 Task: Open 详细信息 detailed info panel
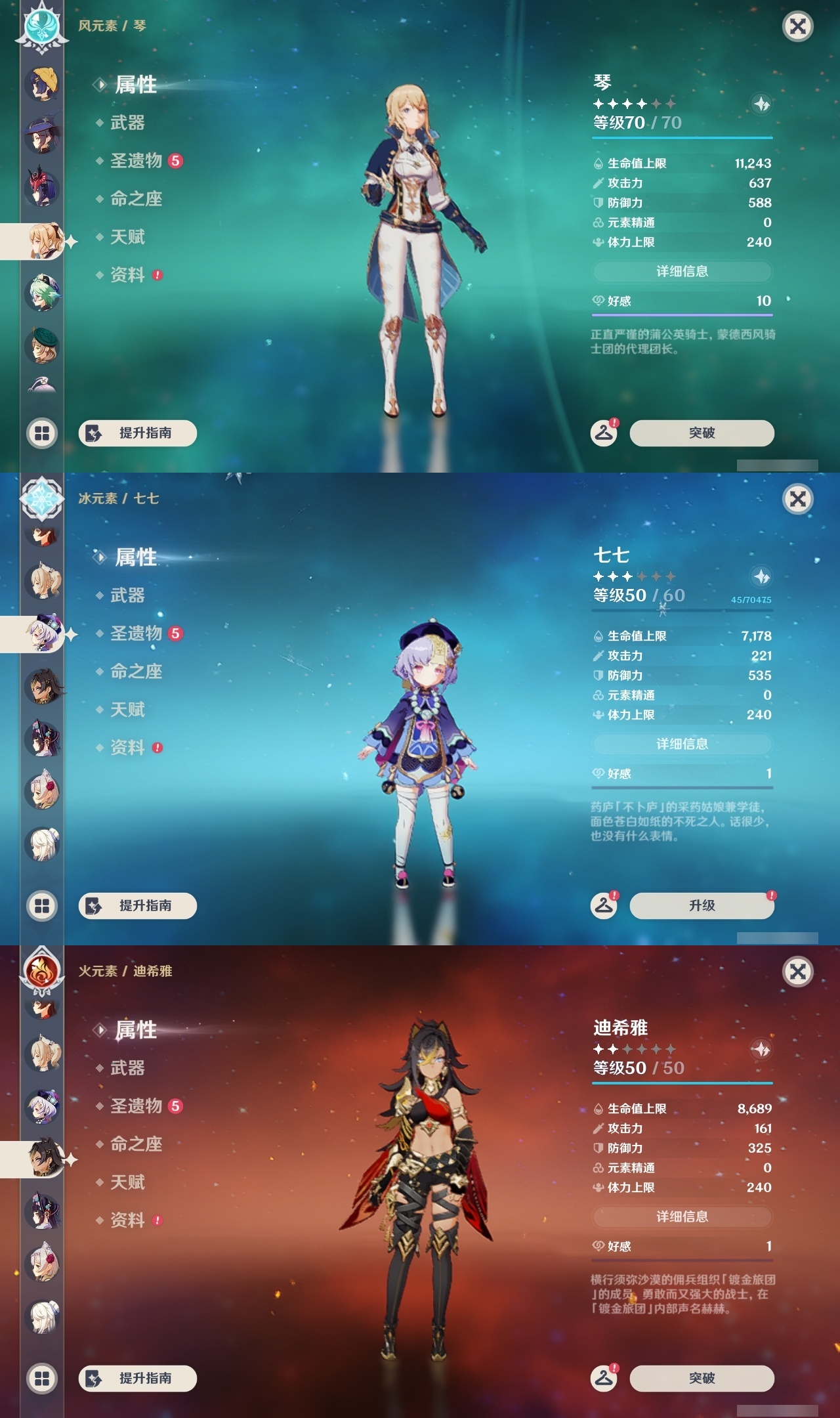pyautogui.click(x=682, y=272)
